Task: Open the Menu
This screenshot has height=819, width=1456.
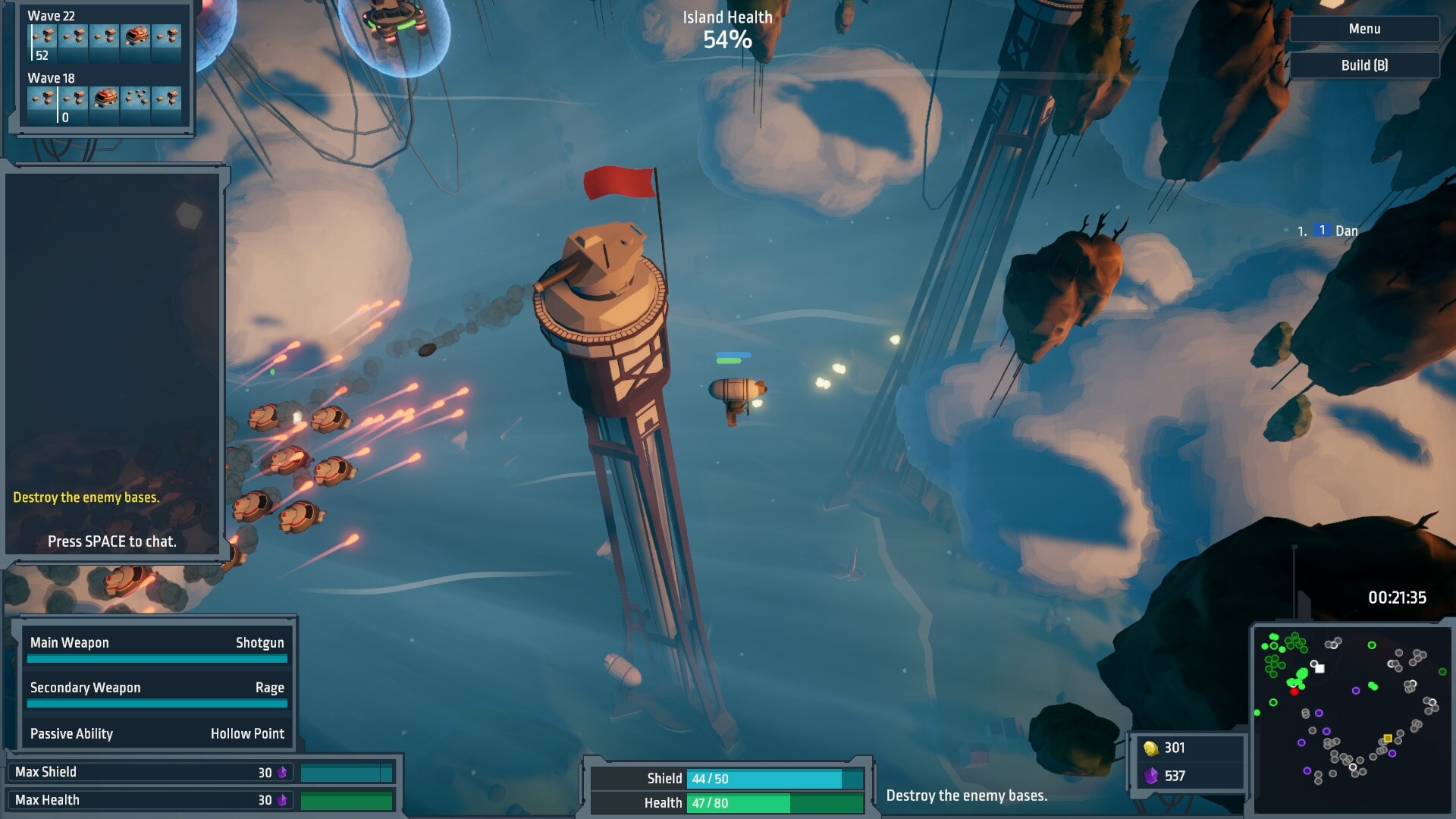Action: tap(1363, 28)
